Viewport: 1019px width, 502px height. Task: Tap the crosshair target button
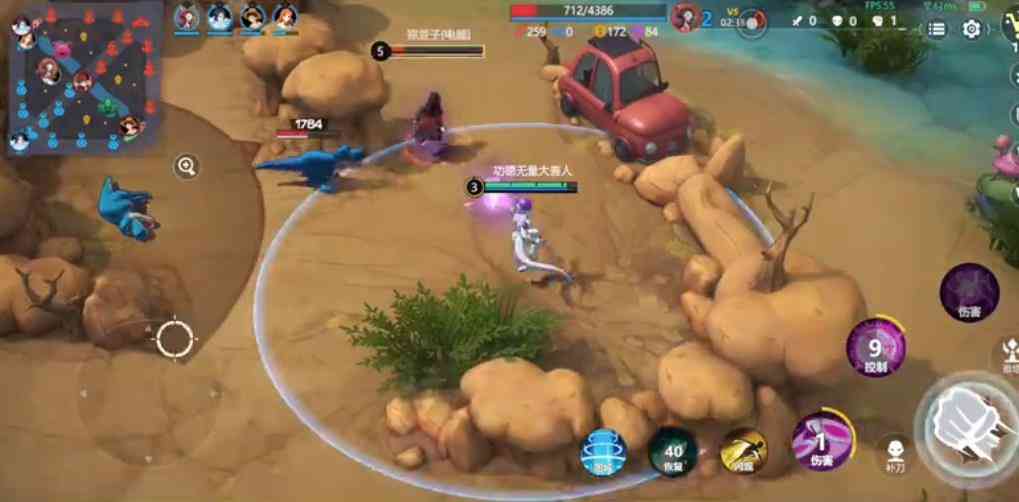click(173, 338)
